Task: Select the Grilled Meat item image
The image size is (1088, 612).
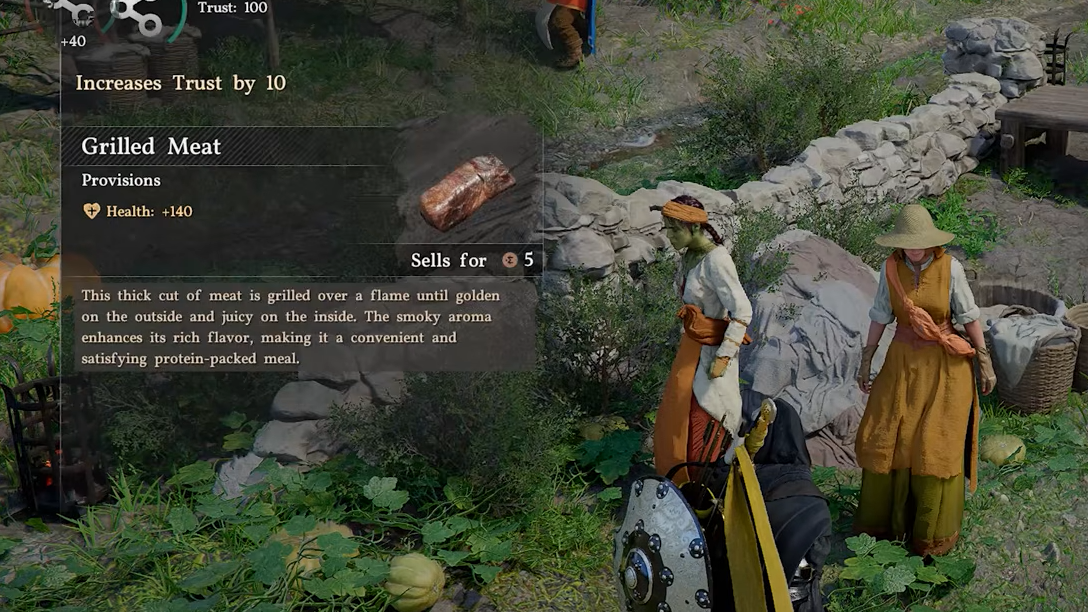Action: (467, 191)
